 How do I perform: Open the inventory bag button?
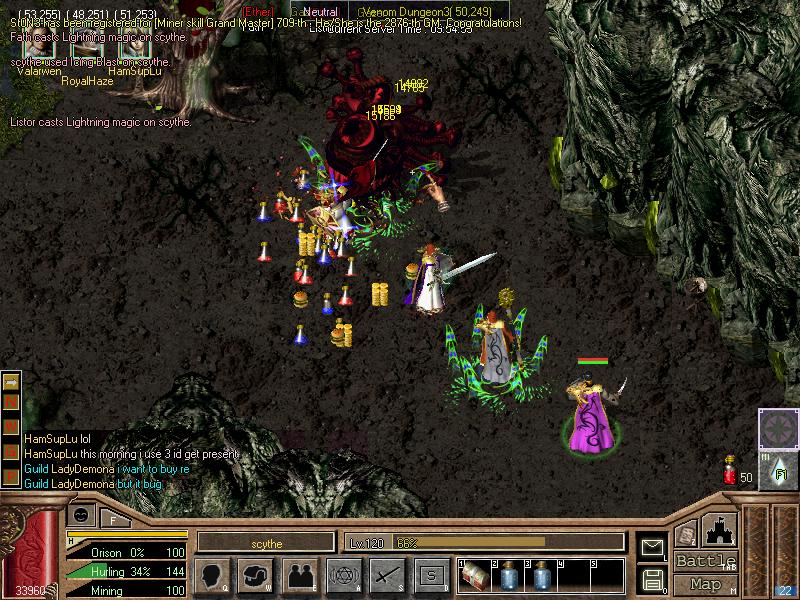[x=256, y=575]
